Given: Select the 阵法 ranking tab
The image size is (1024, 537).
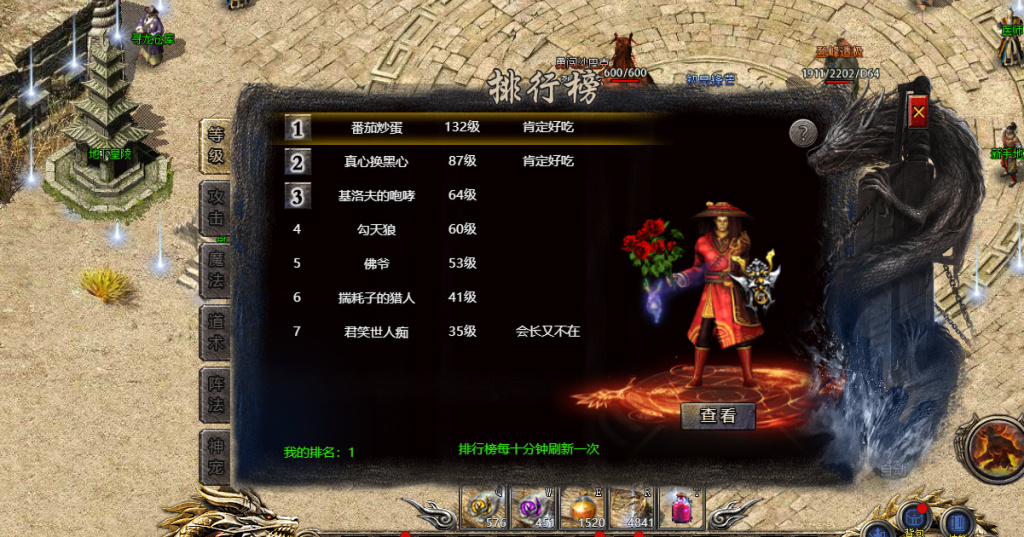Looking at the screenshot, I should coord(216,394).
